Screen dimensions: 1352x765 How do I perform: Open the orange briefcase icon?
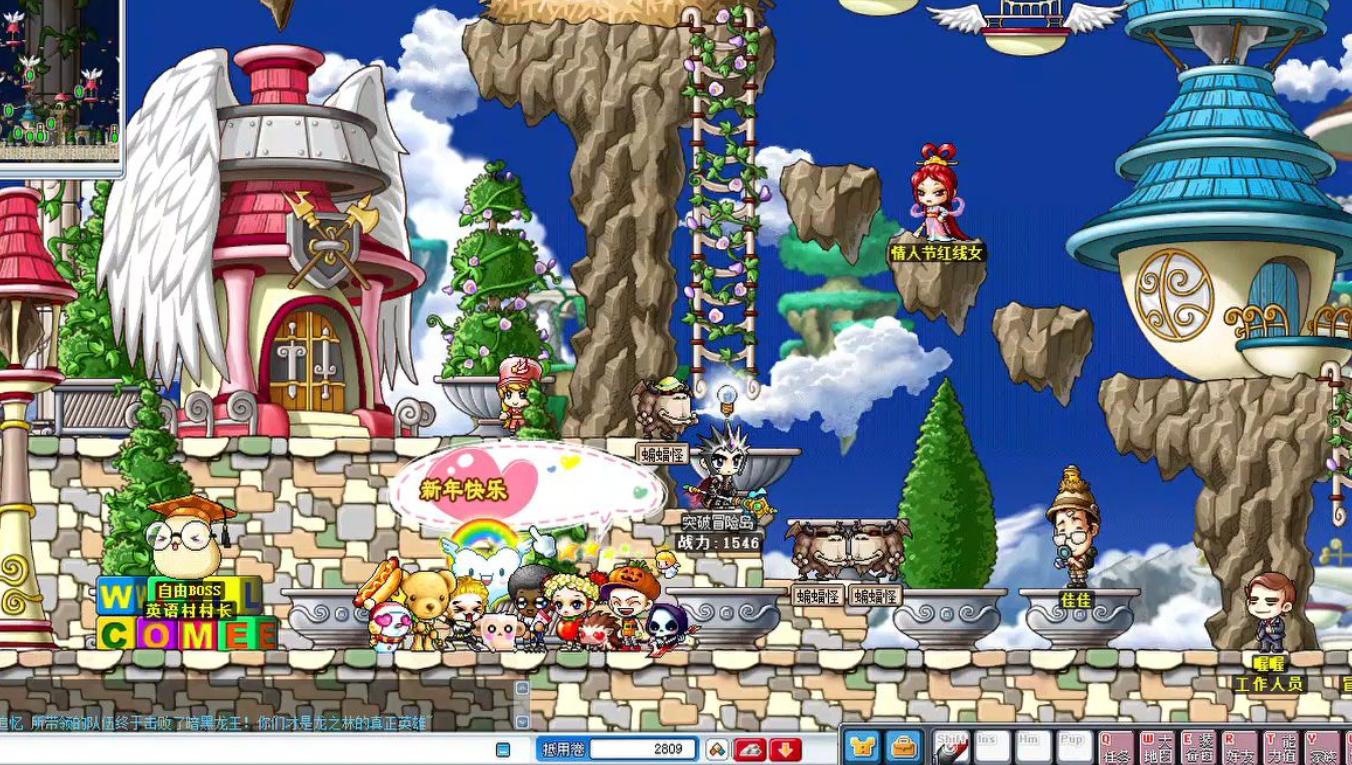pos(904,747)
